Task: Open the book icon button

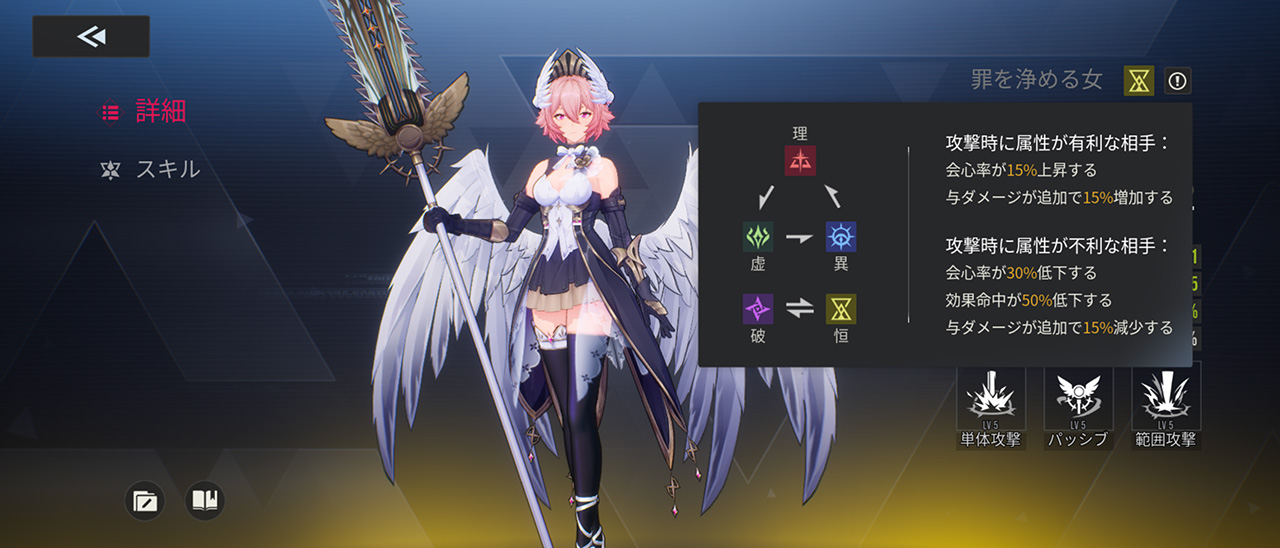Action: coord(205,500)
